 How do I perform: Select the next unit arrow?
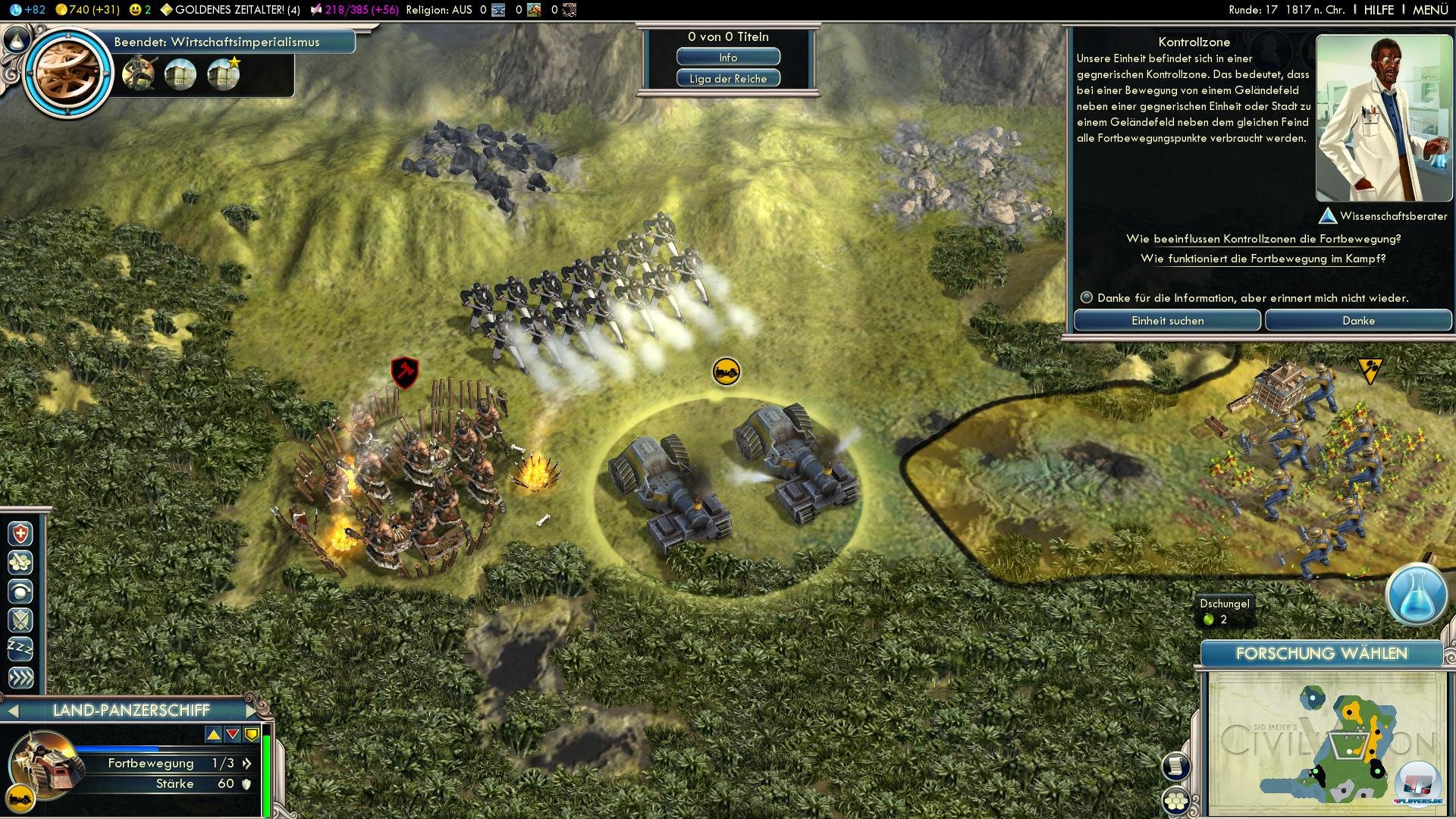coord(253,711)
